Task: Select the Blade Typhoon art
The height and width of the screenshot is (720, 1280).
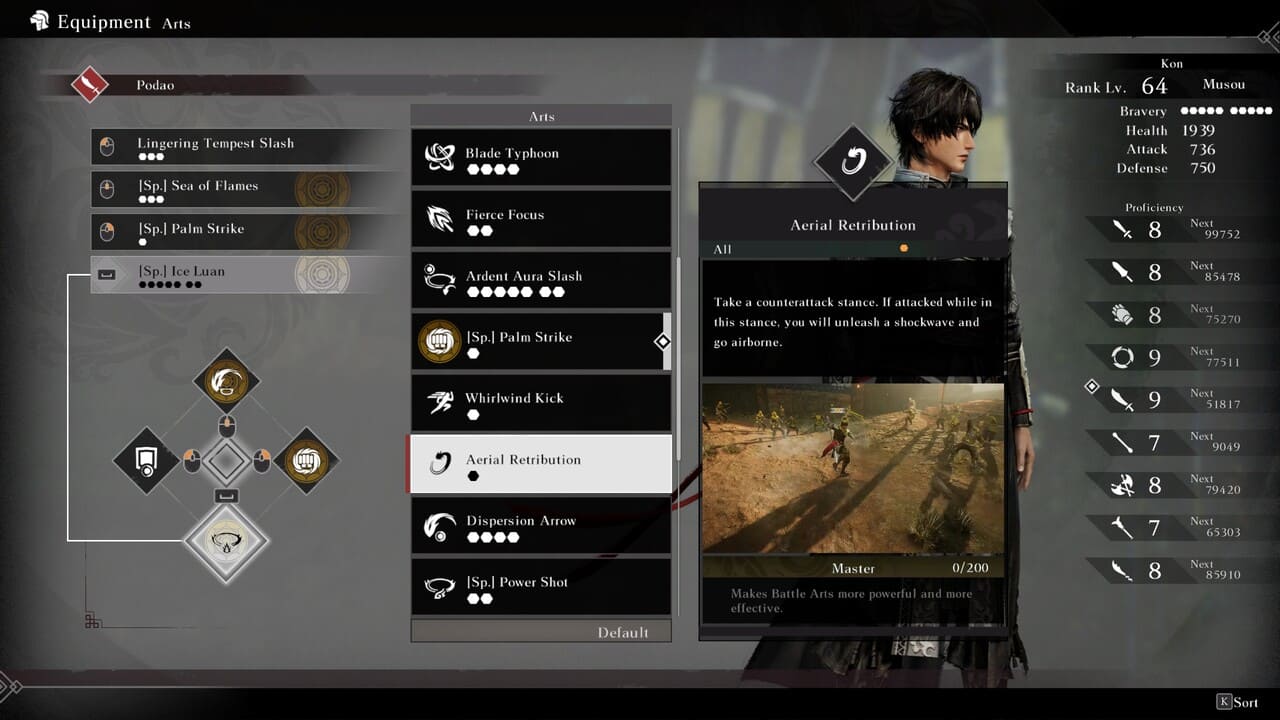Action: tap(541, 158)
